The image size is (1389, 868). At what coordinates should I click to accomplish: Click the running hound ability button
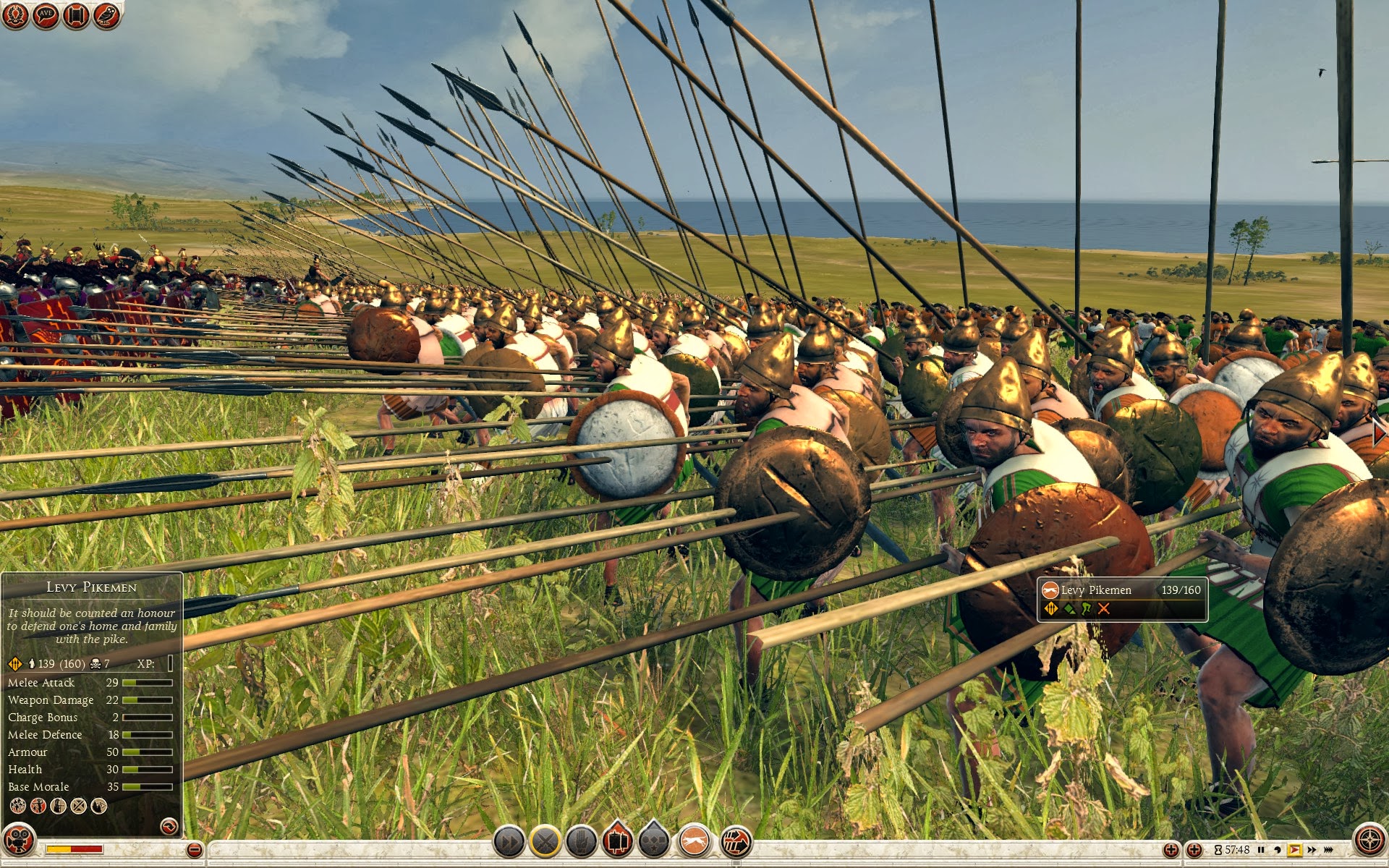pyautogui.click(x=694, y=842)
